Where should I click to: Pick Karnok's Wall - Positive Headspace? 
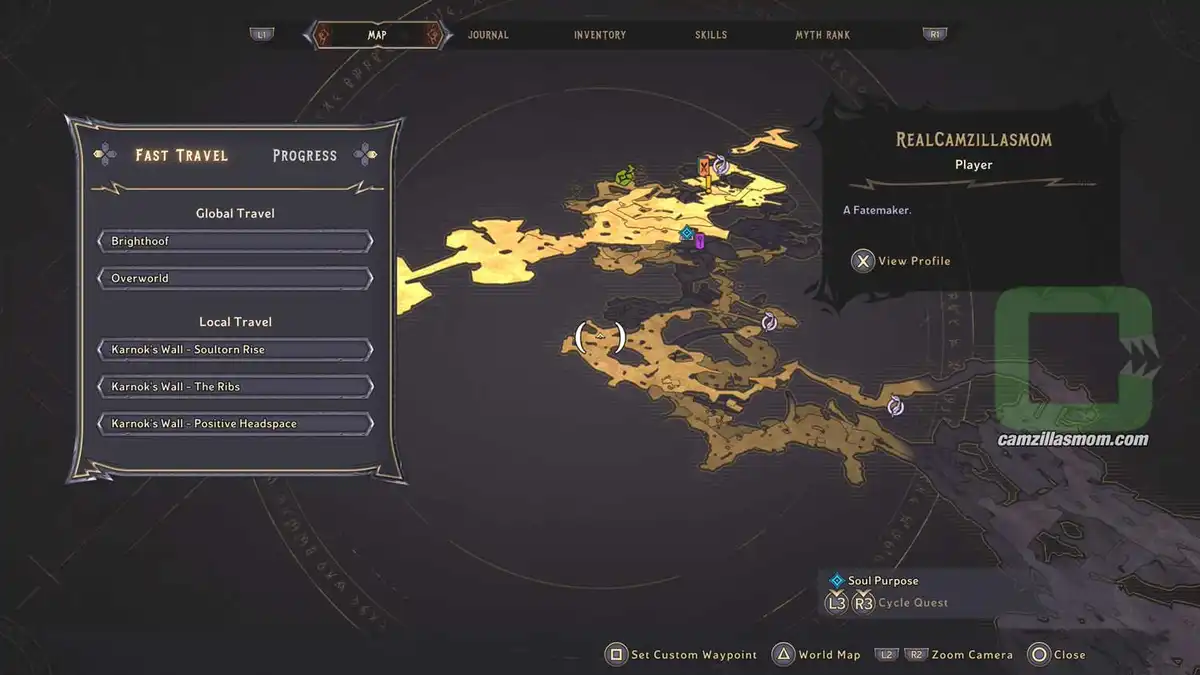236,424
